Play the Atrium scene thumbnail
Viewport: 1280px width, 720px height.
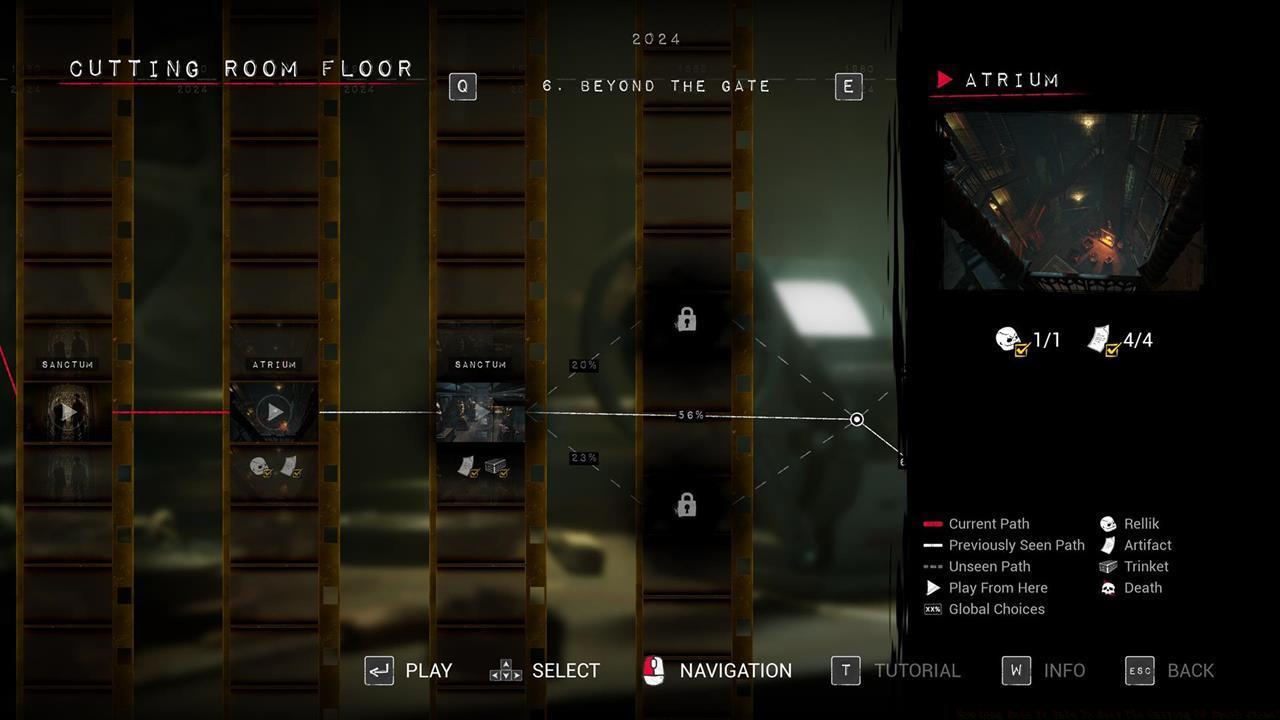273,411
